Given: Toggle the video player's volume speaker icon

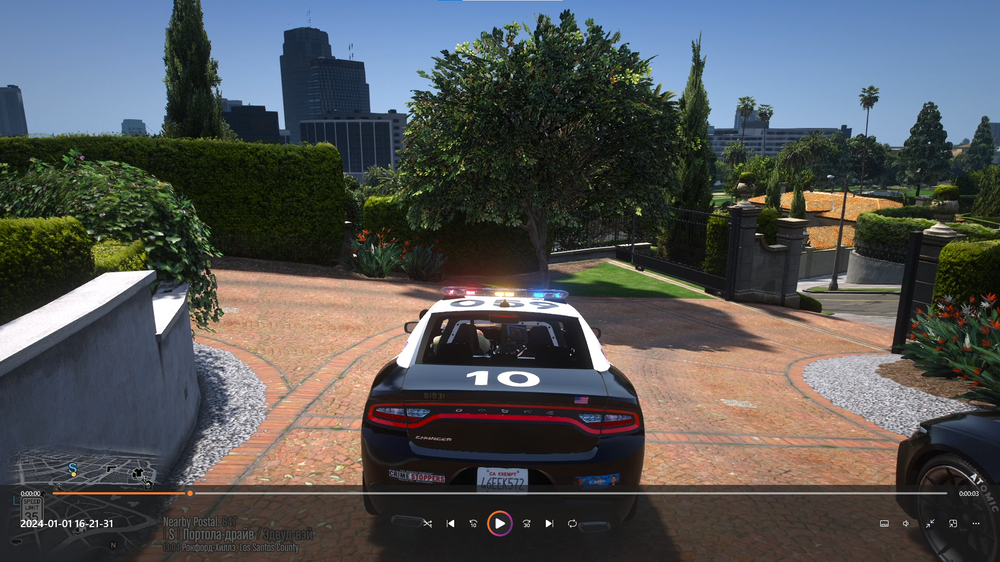Looking at the screenshot, I should pos(906,523).
